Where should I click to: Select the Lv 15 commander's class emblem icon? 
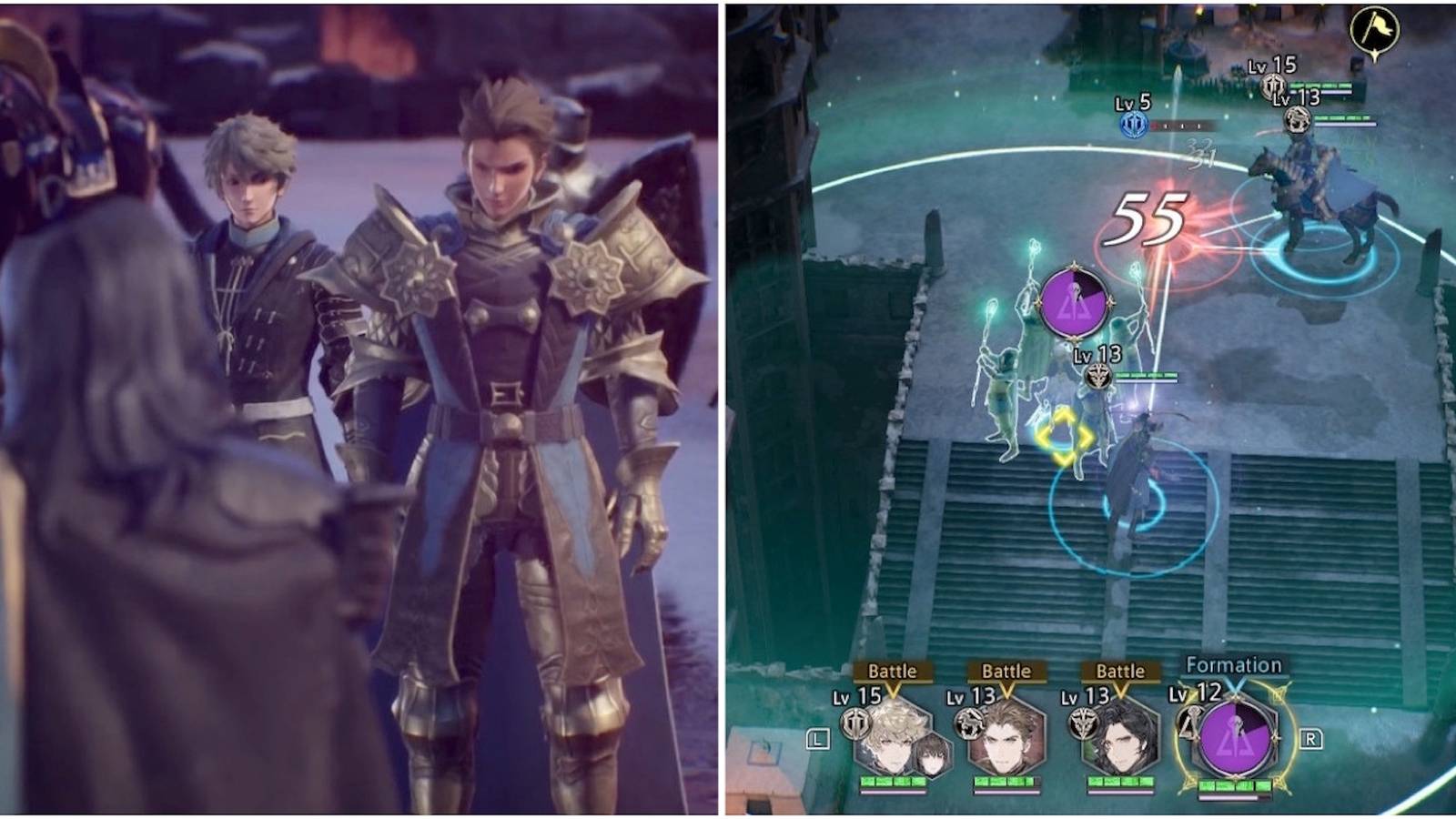tap(855, 723)
